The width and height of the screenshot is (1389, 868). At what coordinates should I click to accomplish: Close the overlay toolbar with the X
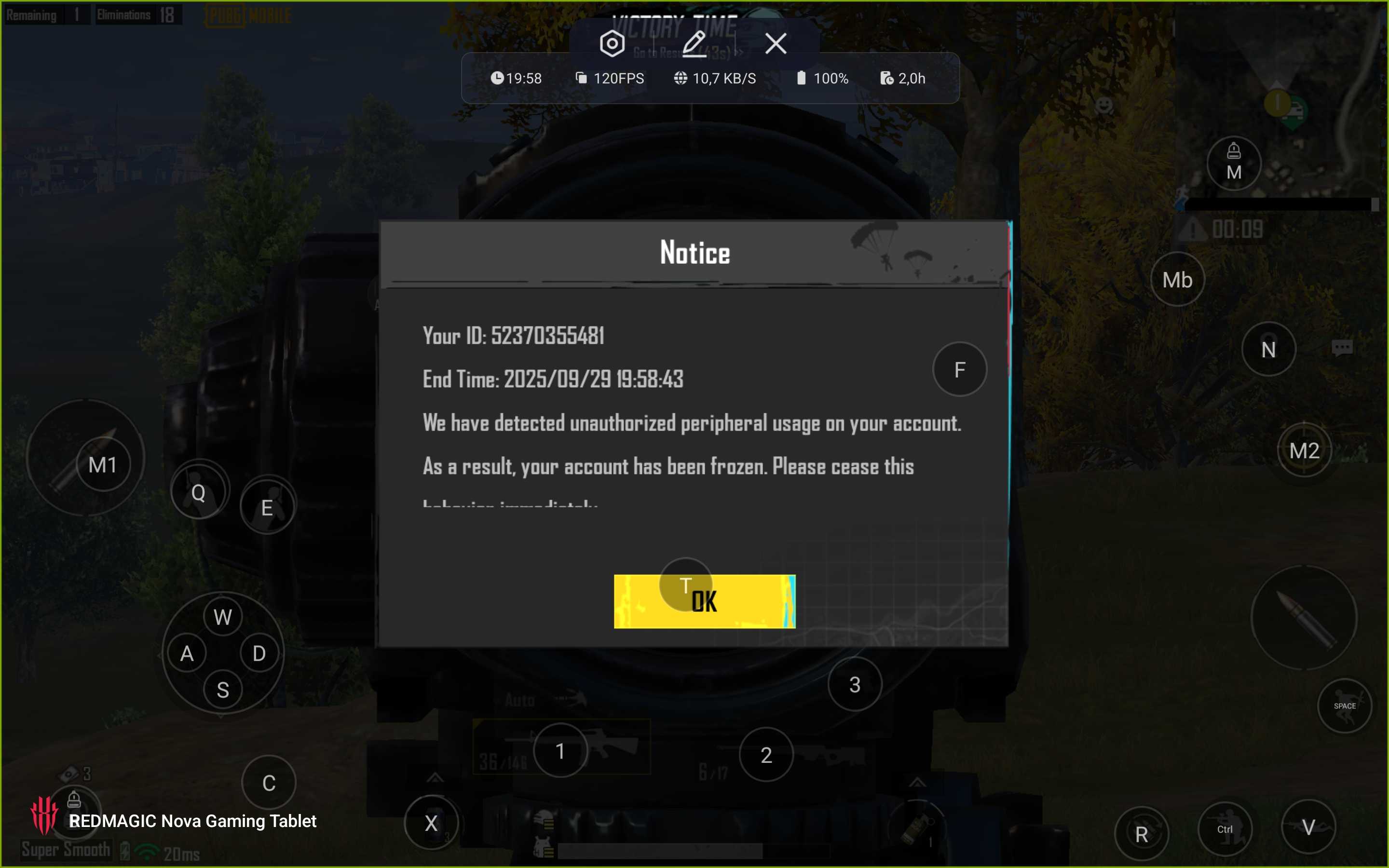click(776, 43)
